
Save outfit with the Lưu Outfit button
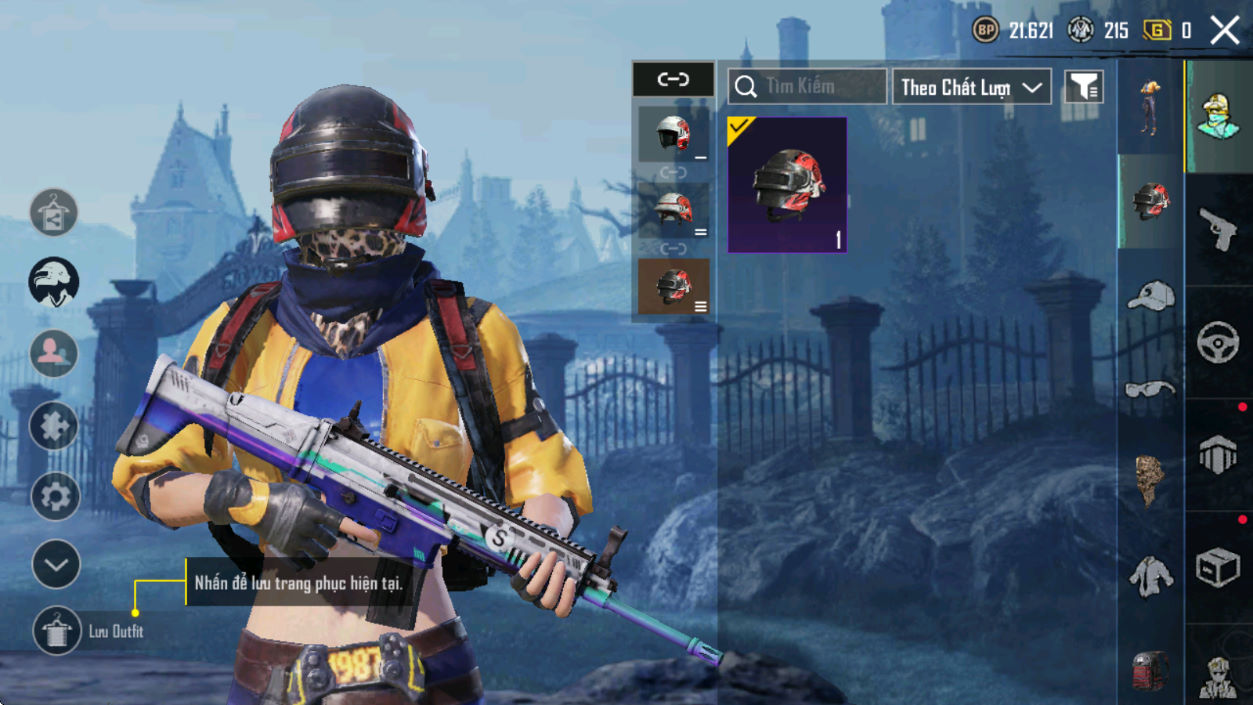click(56, 631)
